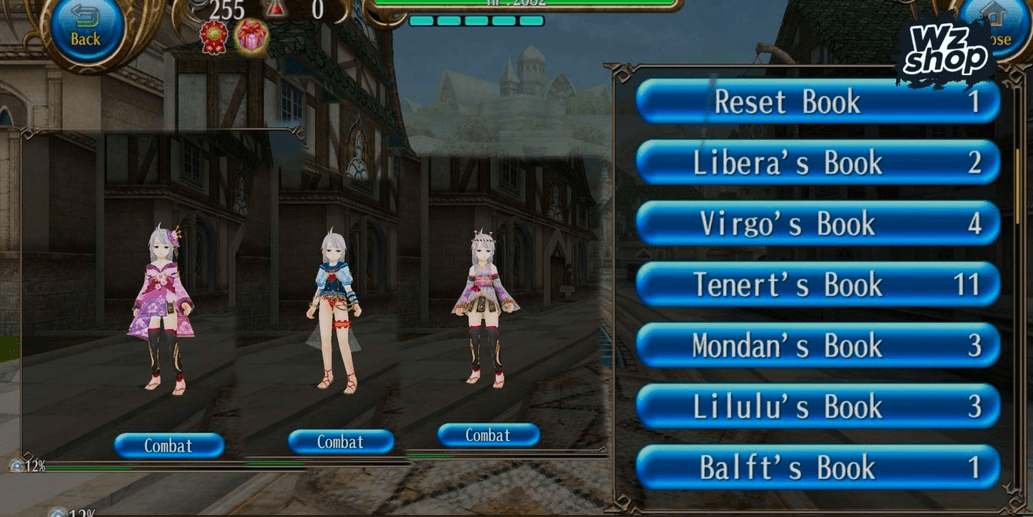This screenshot has height=517, width=1033.
Task: Click Combat under the crowned character
Action: [488, 436]
